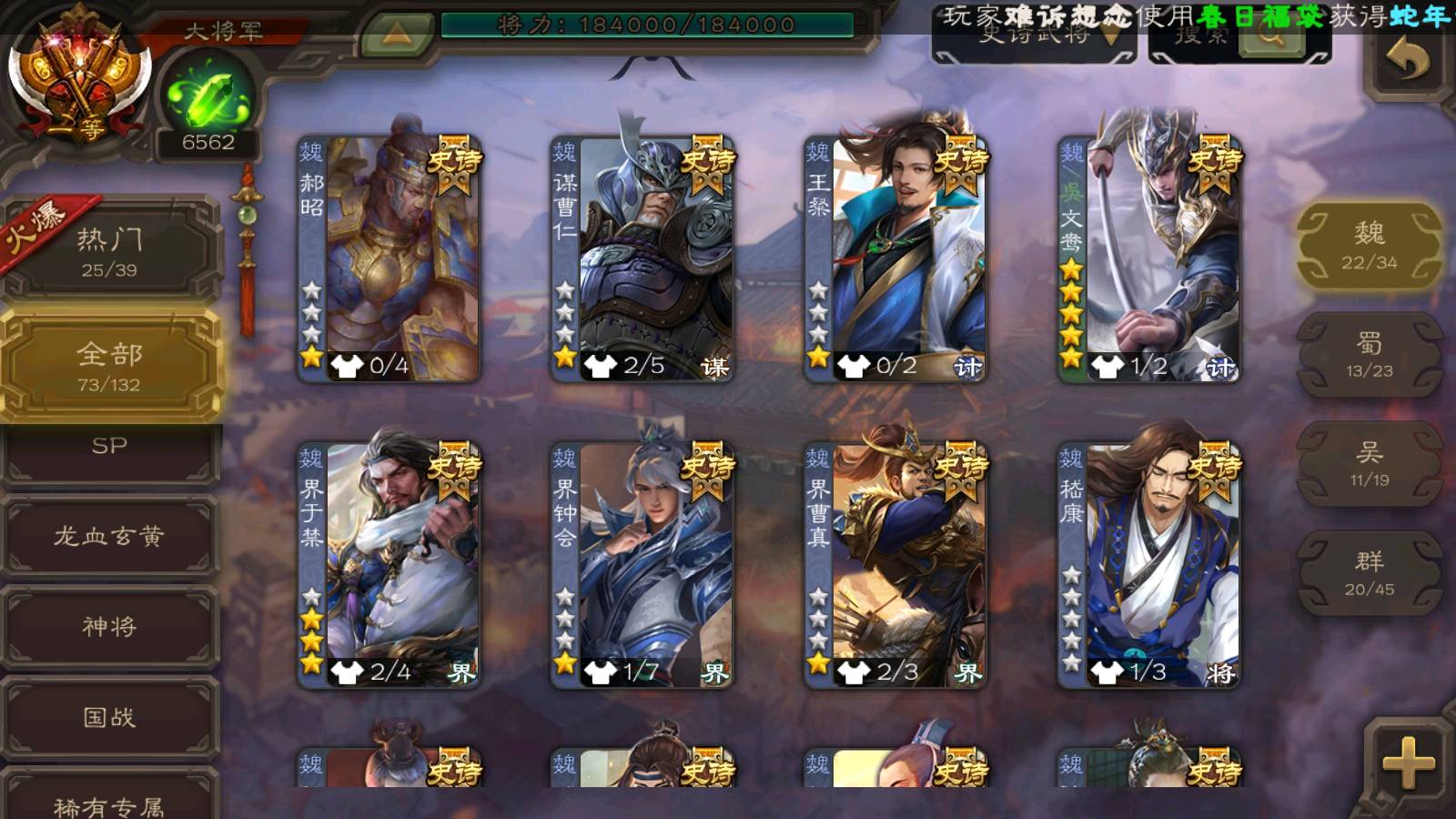Open the 嵇康 general card

click(x=1149, y=565)
